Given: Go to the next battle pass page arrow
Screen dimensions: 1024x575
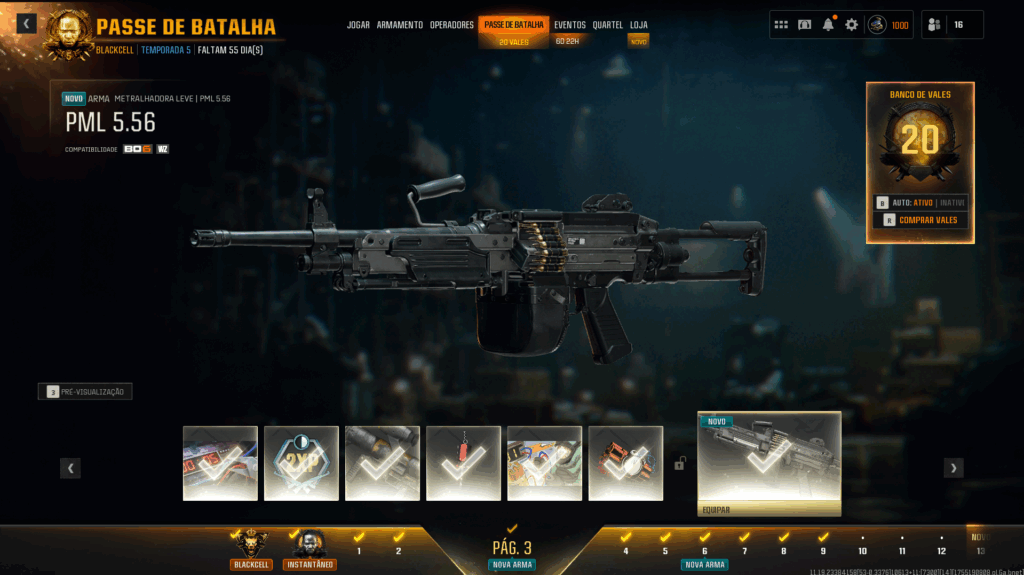Looking at the screenshot, I should tap(954, 468).
